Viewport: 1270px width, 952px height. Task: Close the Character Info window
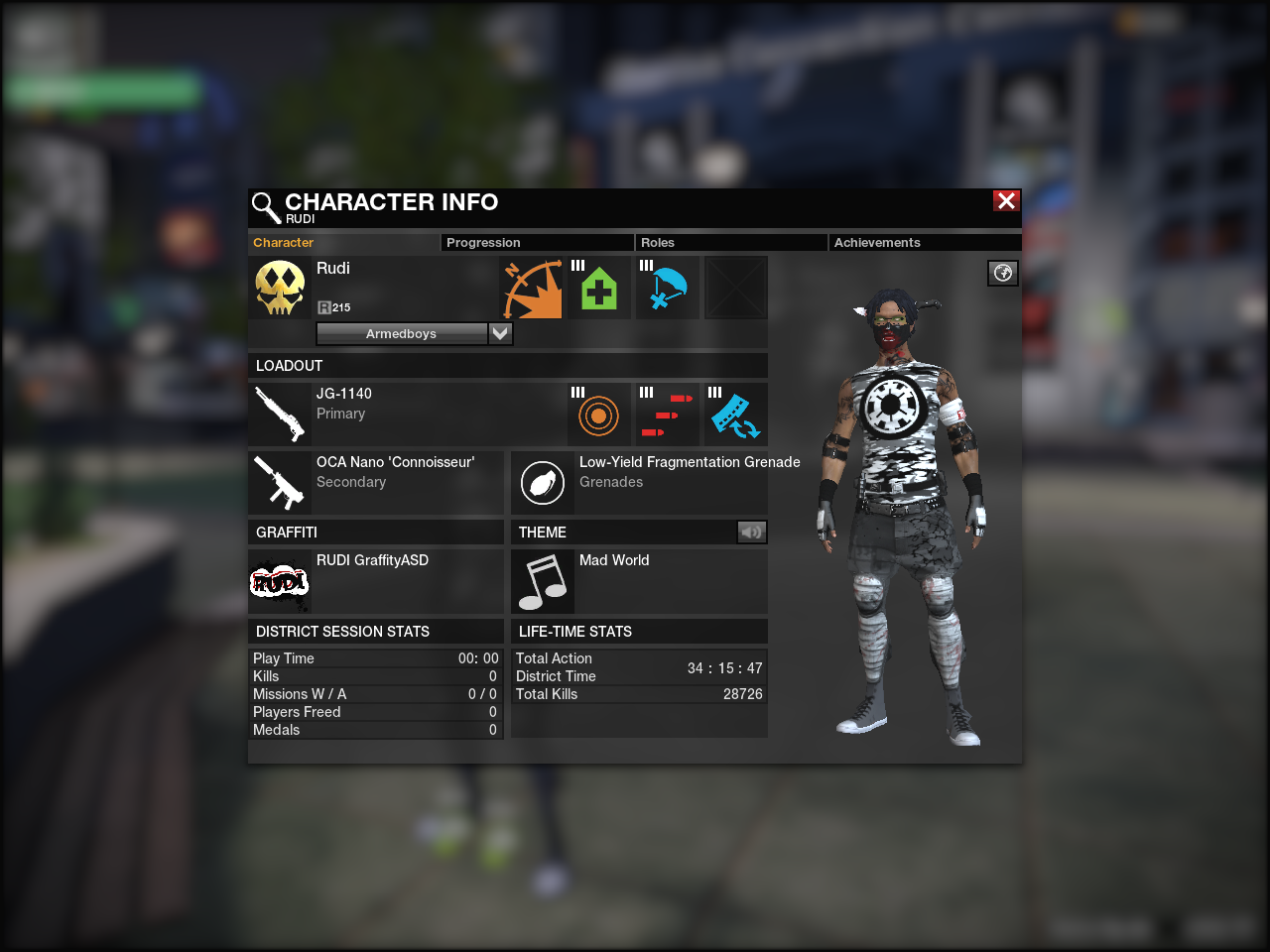1006,201
